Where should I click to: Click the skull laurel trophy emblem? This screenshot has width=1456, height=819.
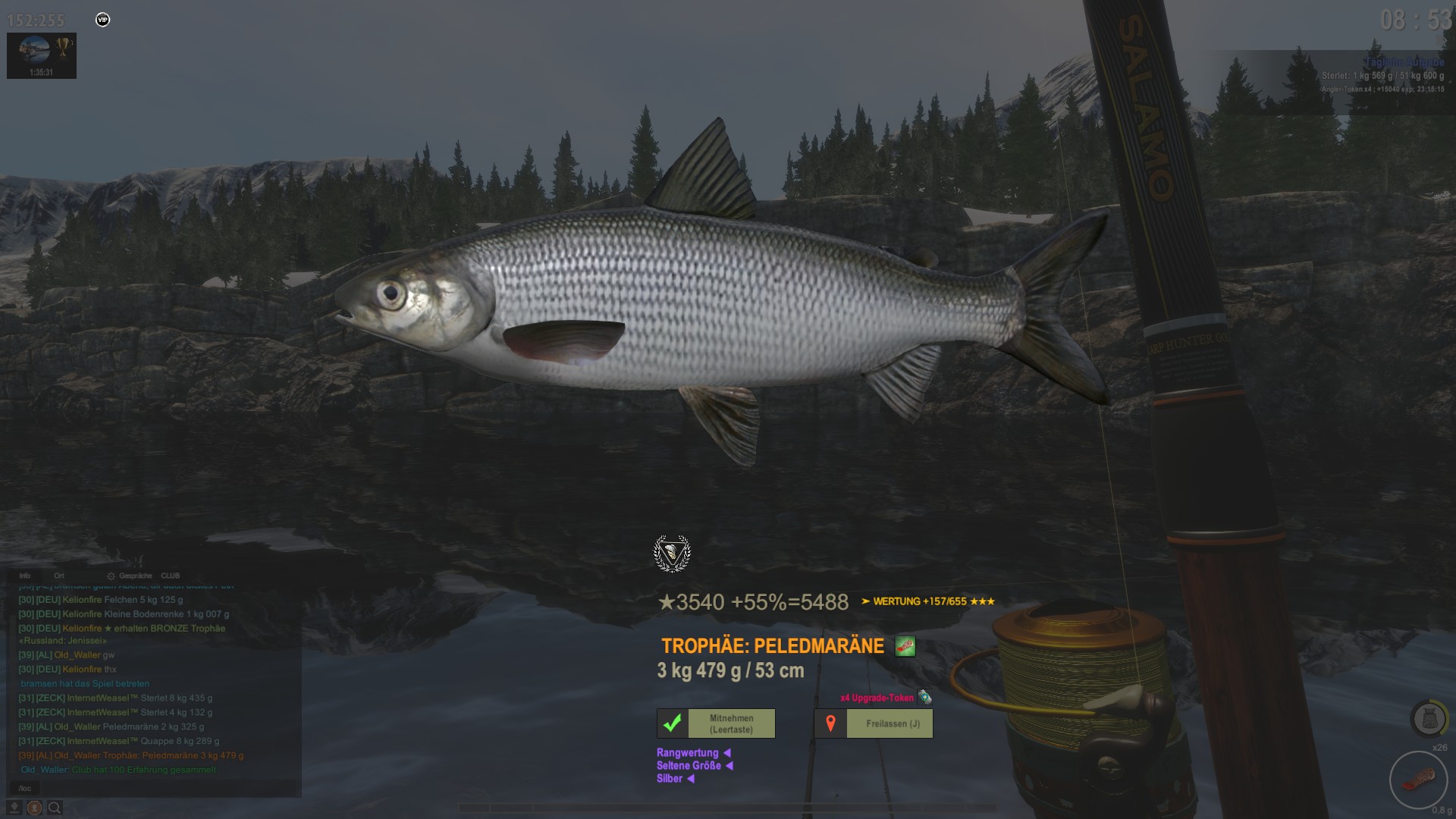tap(672, 553)
